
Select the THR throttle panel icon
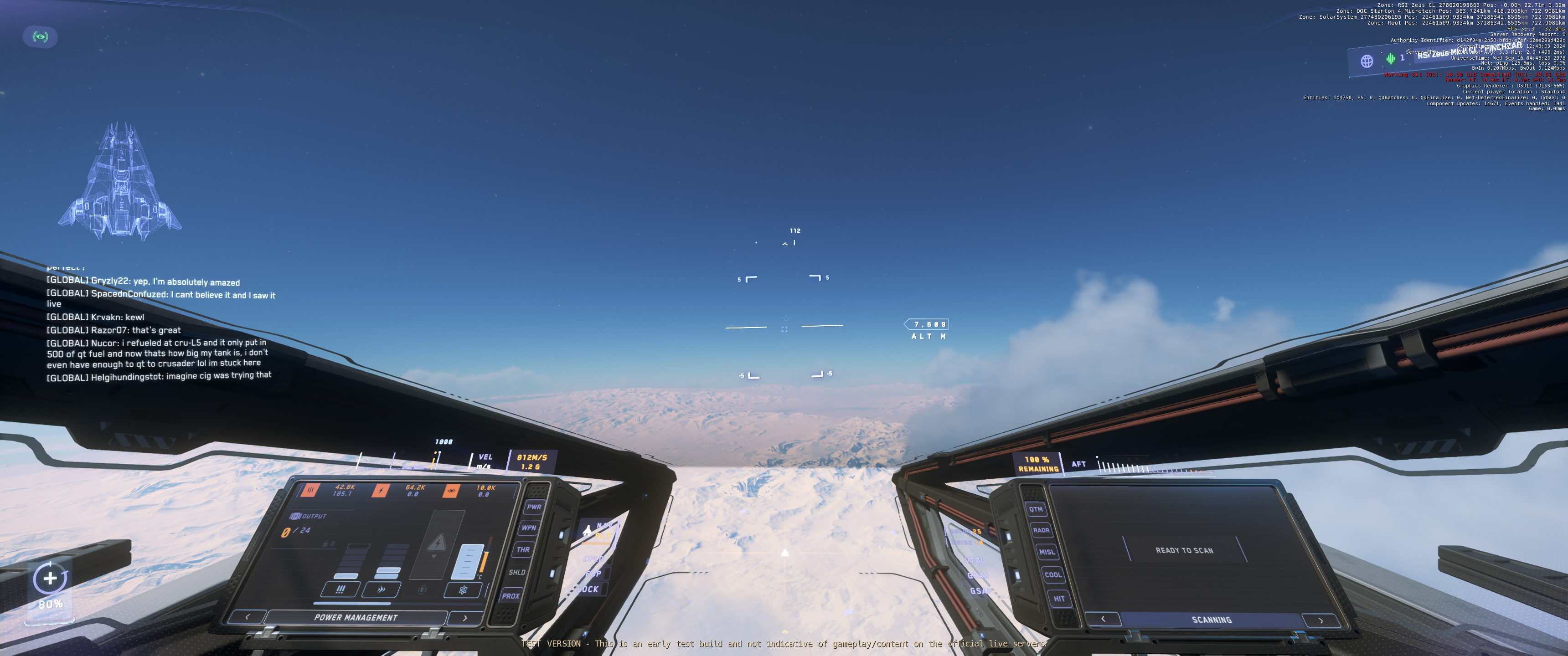(523, 549)
